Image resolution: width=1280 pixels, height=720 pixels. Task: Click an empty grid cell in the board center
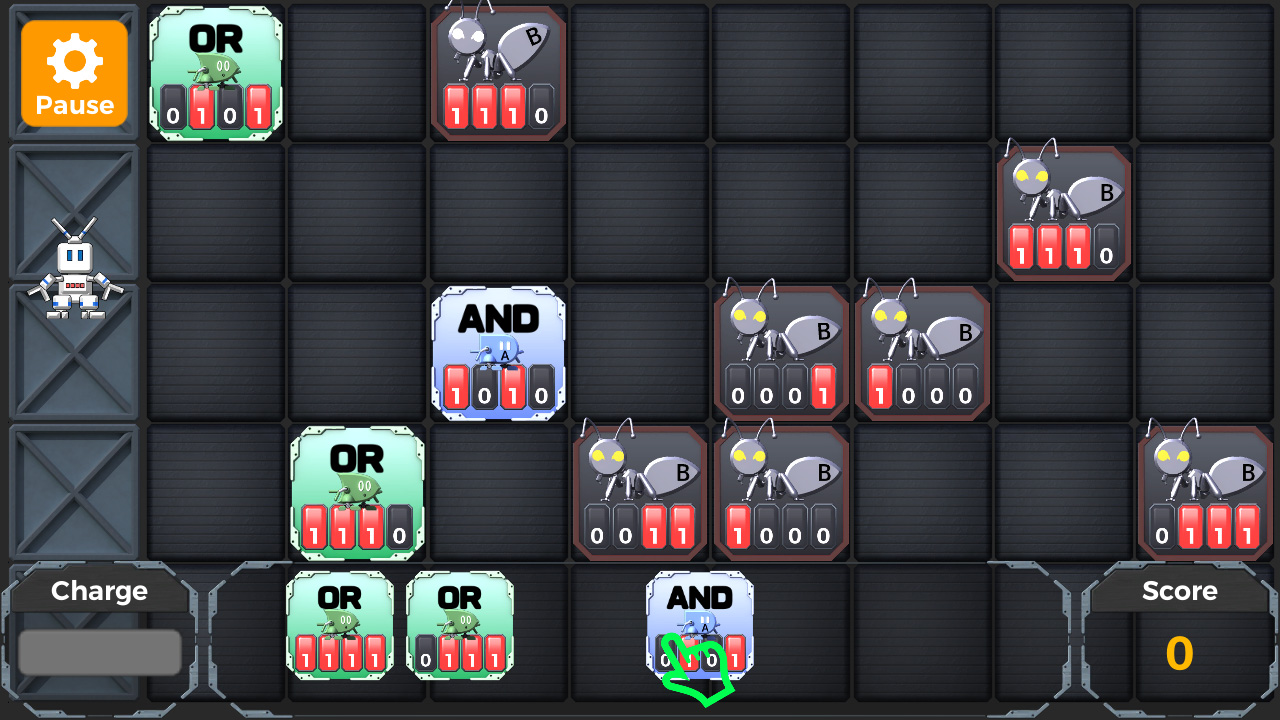tap(640, 210)
